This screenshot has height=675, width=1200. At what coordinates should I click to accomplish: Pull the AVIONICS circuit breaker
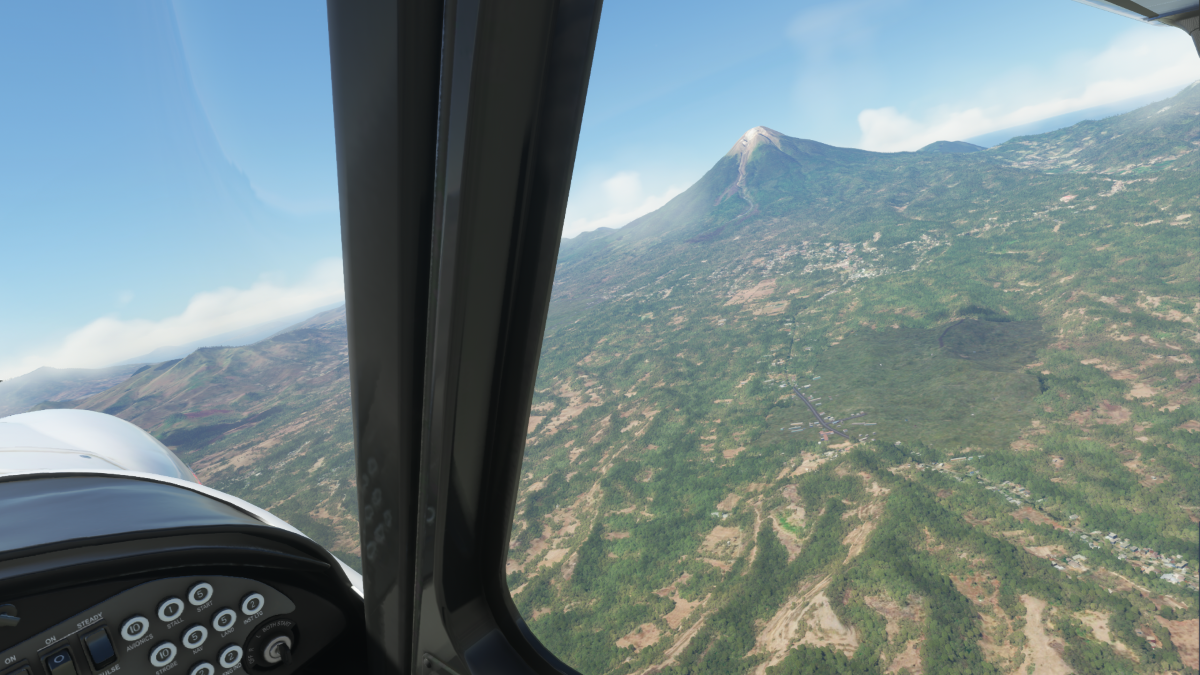click(135, 628)
